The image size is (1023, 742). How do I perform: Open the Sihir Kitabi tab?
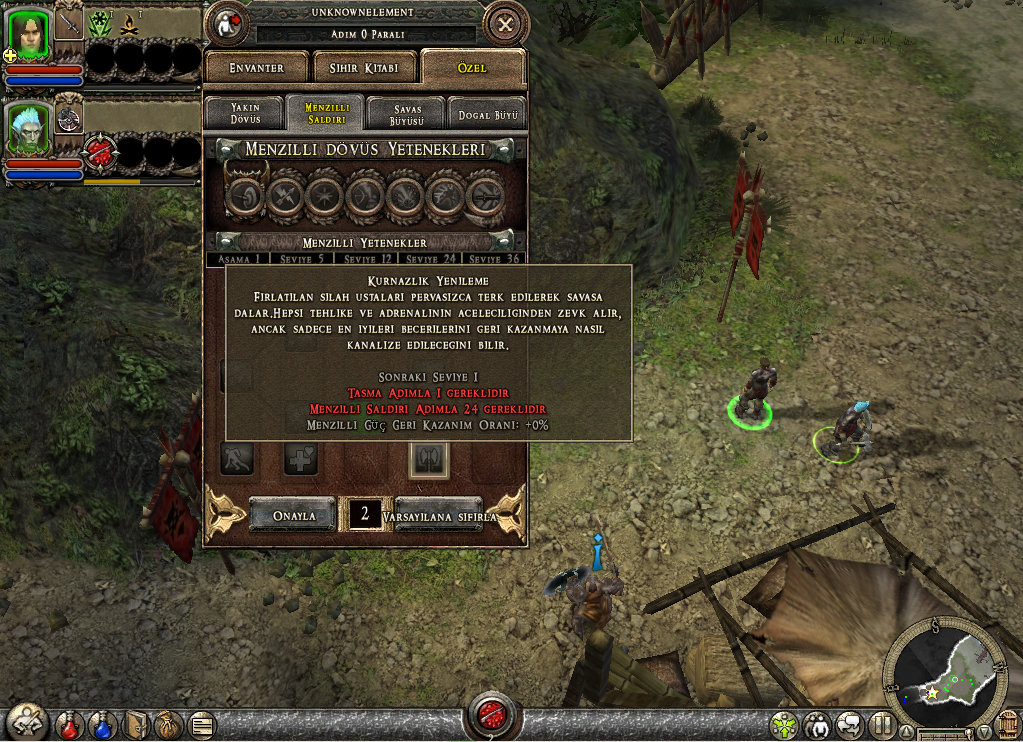tap(364, 68)
